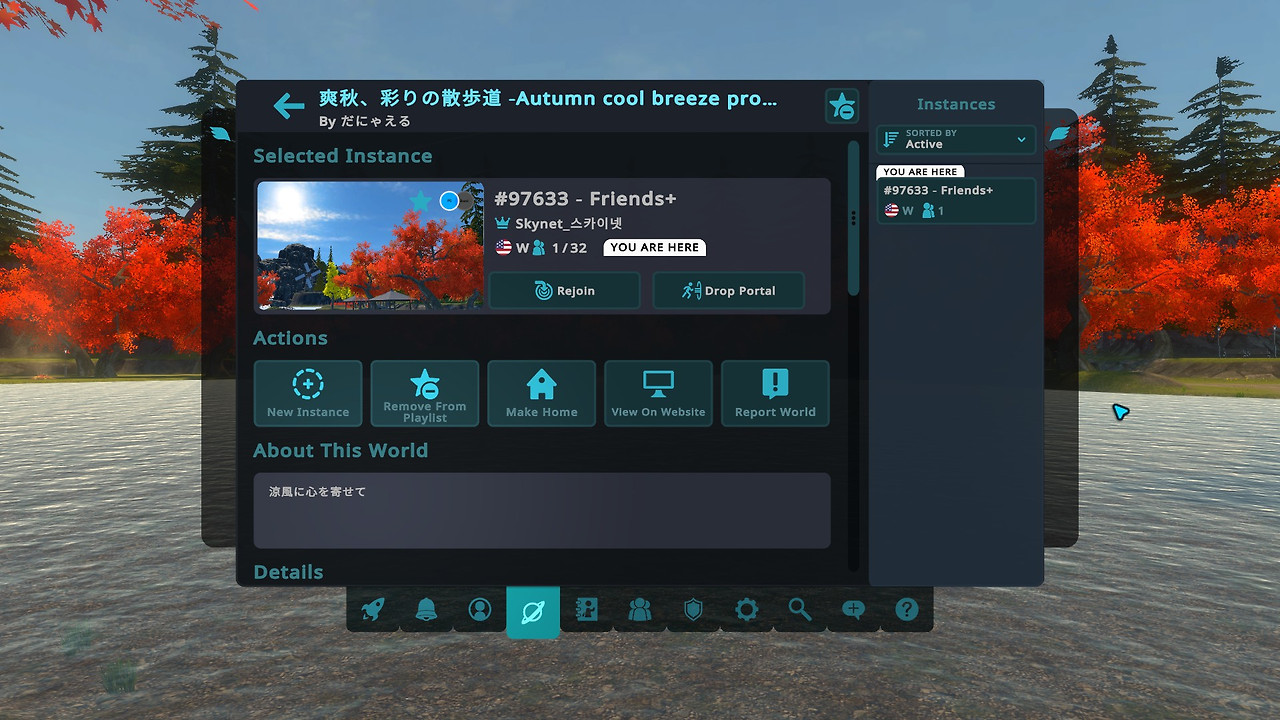Open Settings via the gear icon
Image resolution: width=1280 pixels, height=720 pixels.
tap(746, 609)
